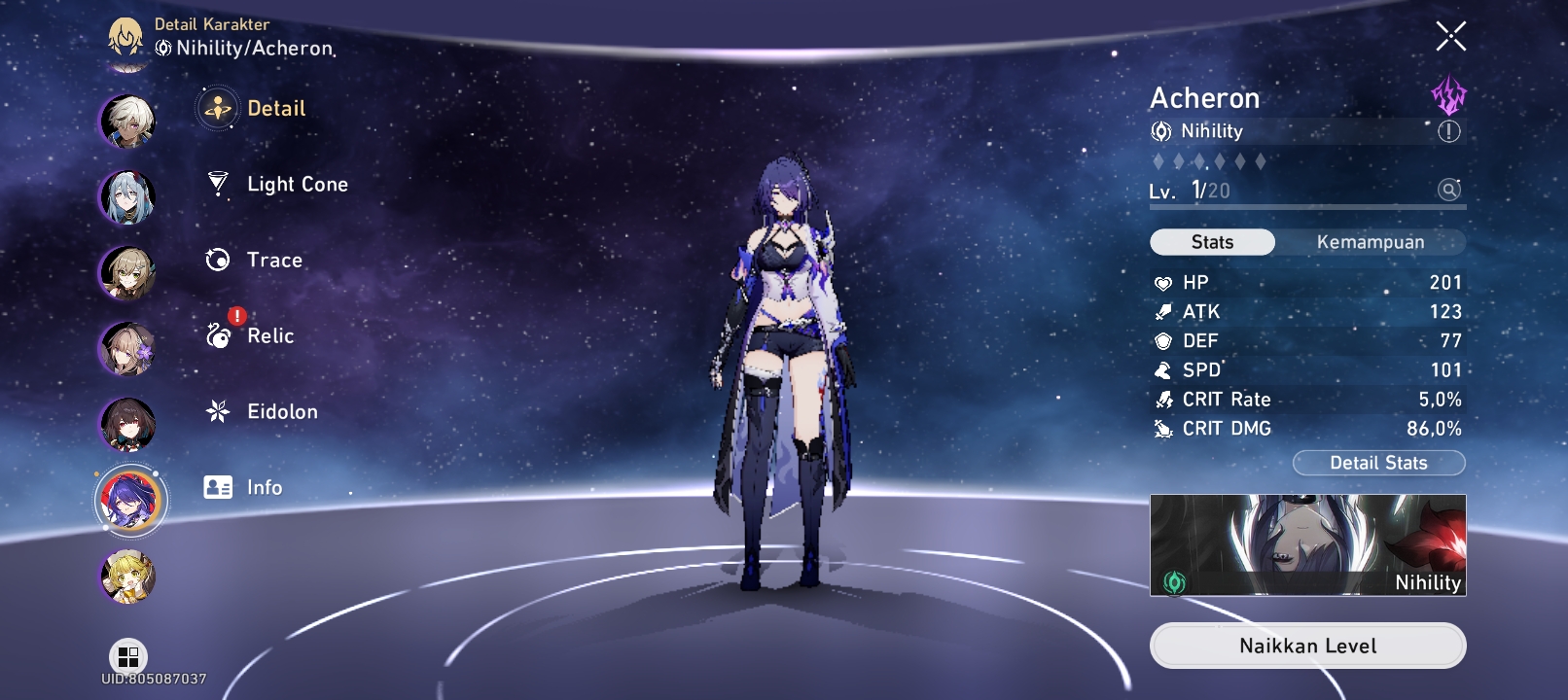1568x700 pixels.
Task: Close the character detail screen
Action: [1451, 36]
